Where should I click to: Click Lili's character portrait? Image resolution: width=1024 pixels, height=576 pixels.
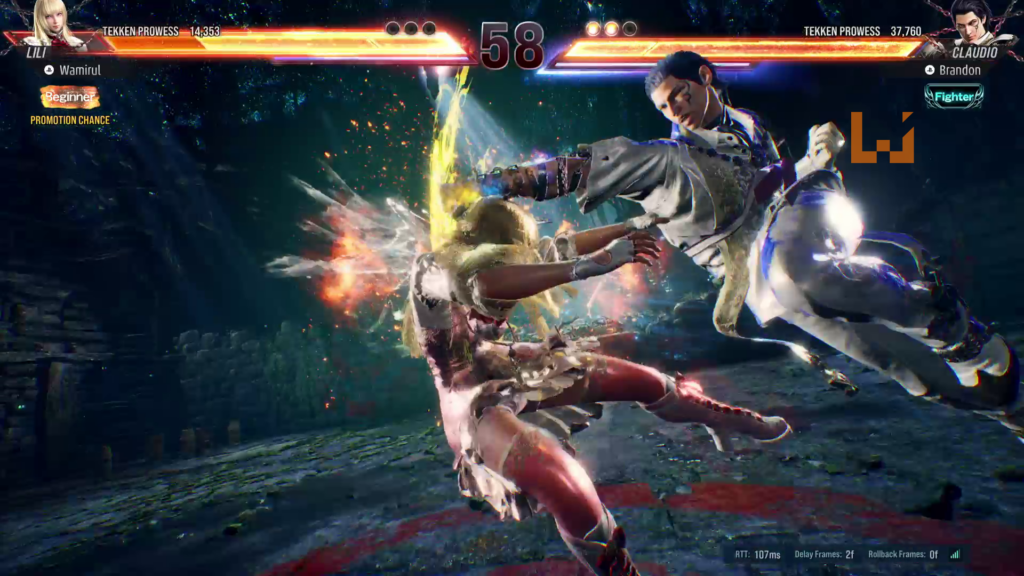(54, 22)
